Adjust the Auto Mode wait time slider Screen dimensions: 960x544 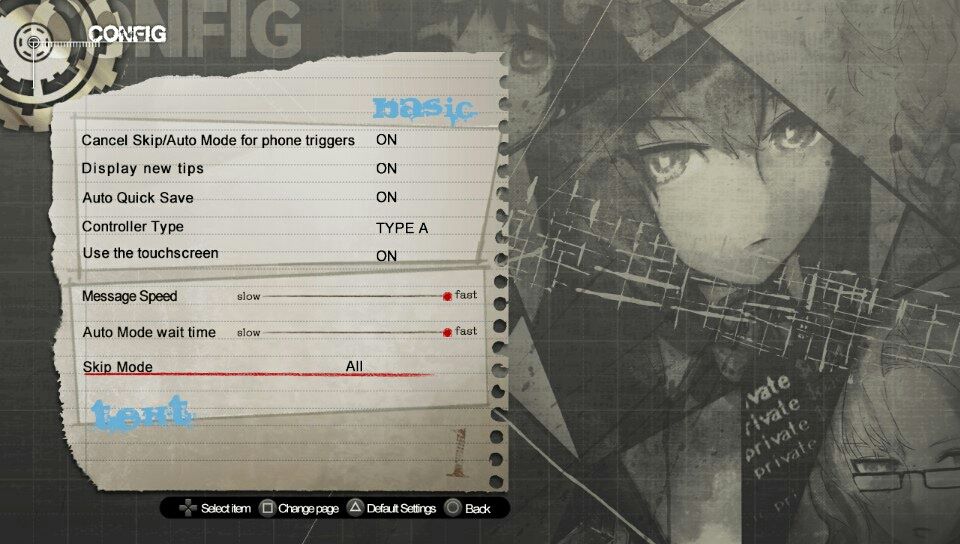tap(447, 332)
